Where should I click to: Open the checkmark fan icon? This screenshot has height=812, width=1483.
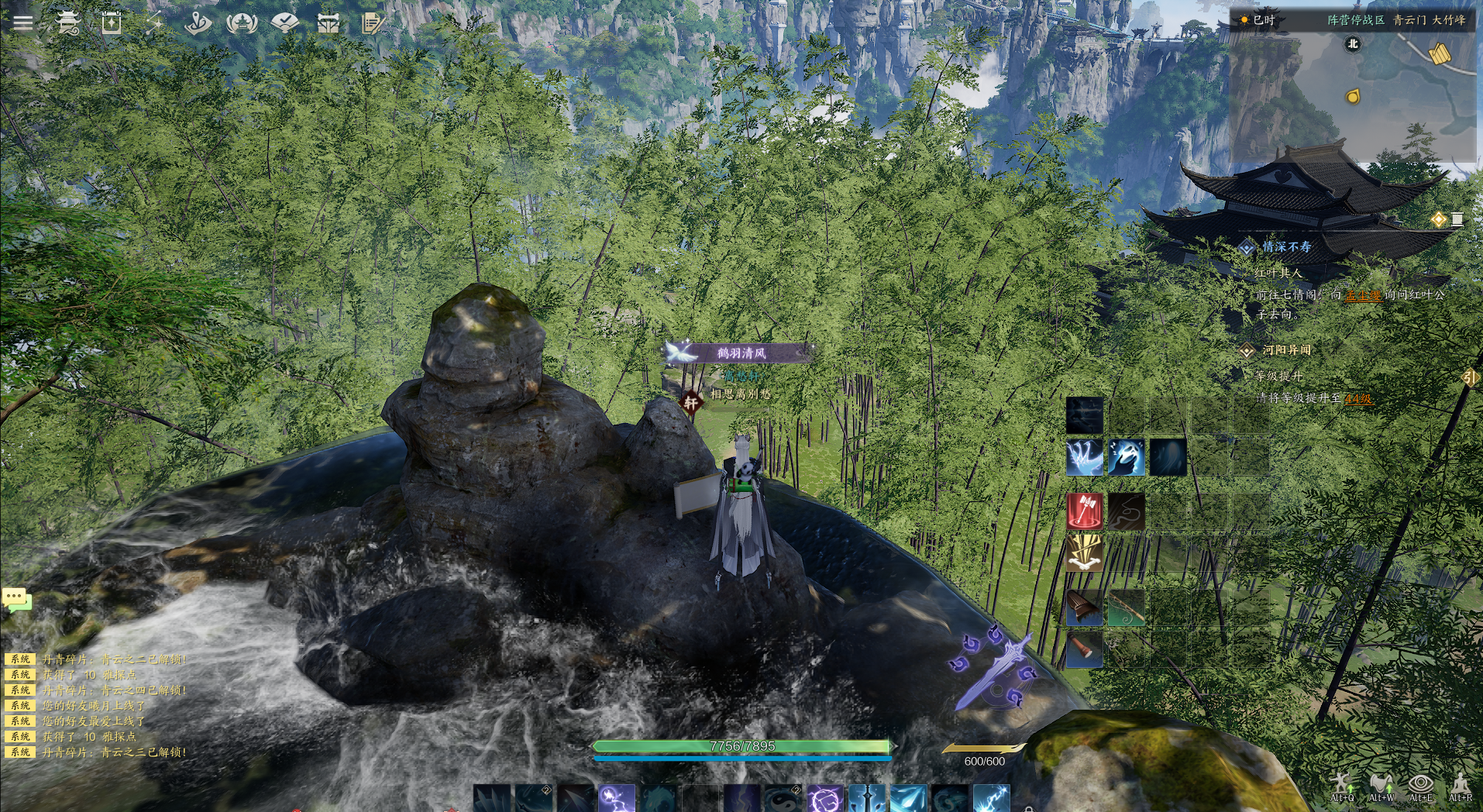[x=284, y=22]
